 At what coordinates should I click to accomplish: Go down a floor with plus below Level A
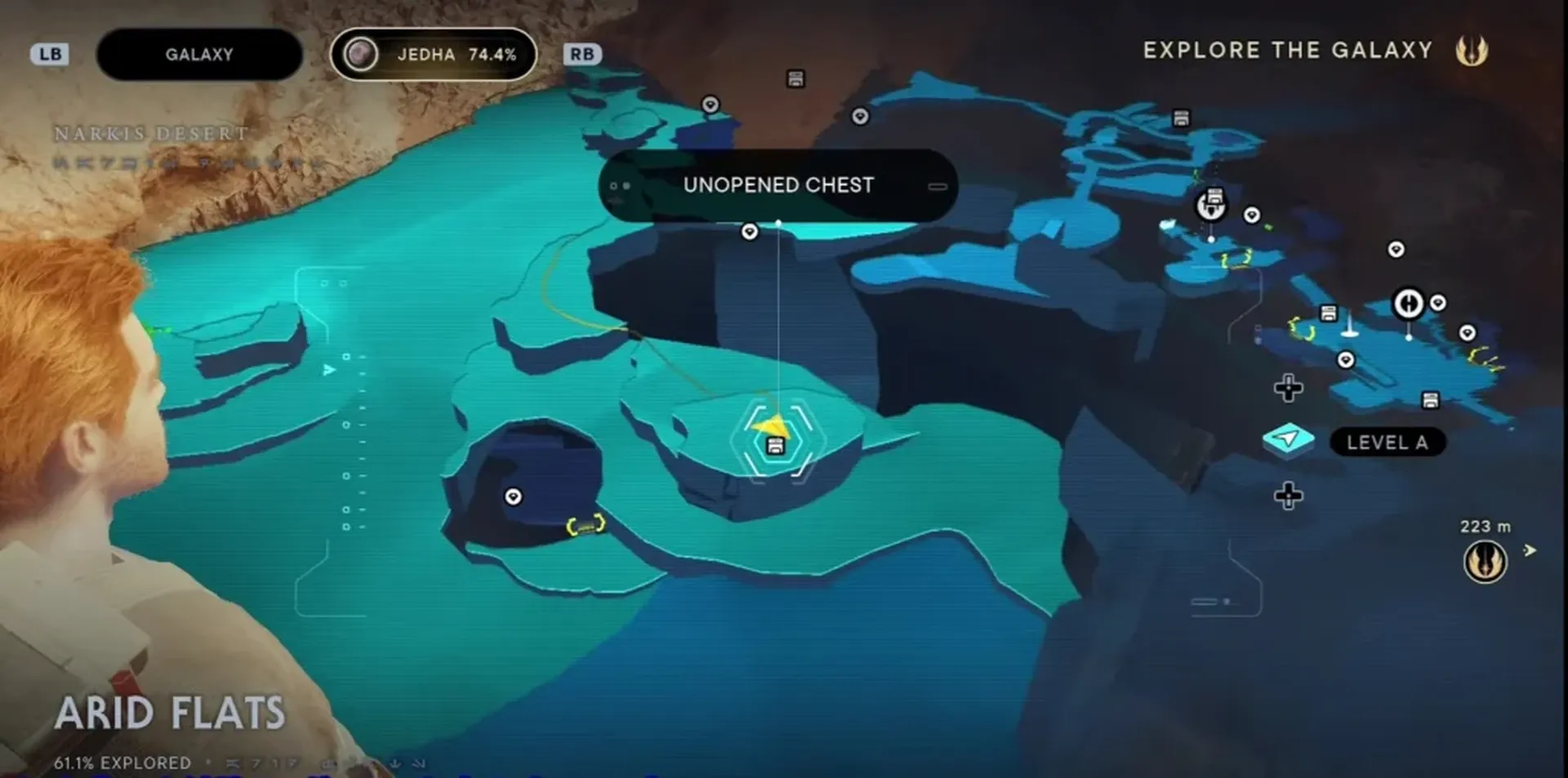coord(1288,496)
